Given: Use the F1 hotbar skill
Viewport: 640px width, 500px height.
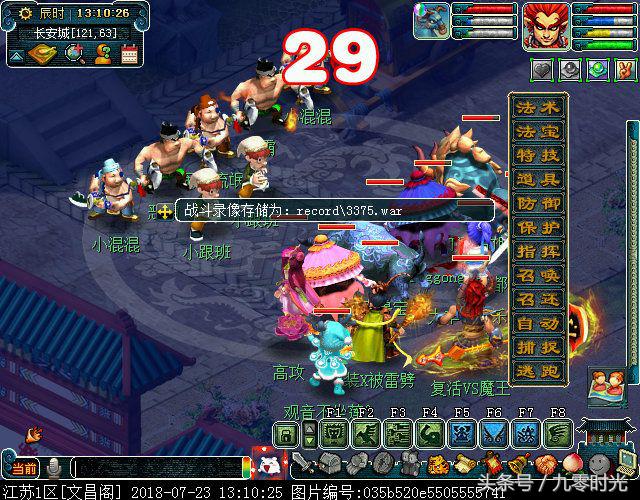Looking at the screenshot, I should 335,433.
